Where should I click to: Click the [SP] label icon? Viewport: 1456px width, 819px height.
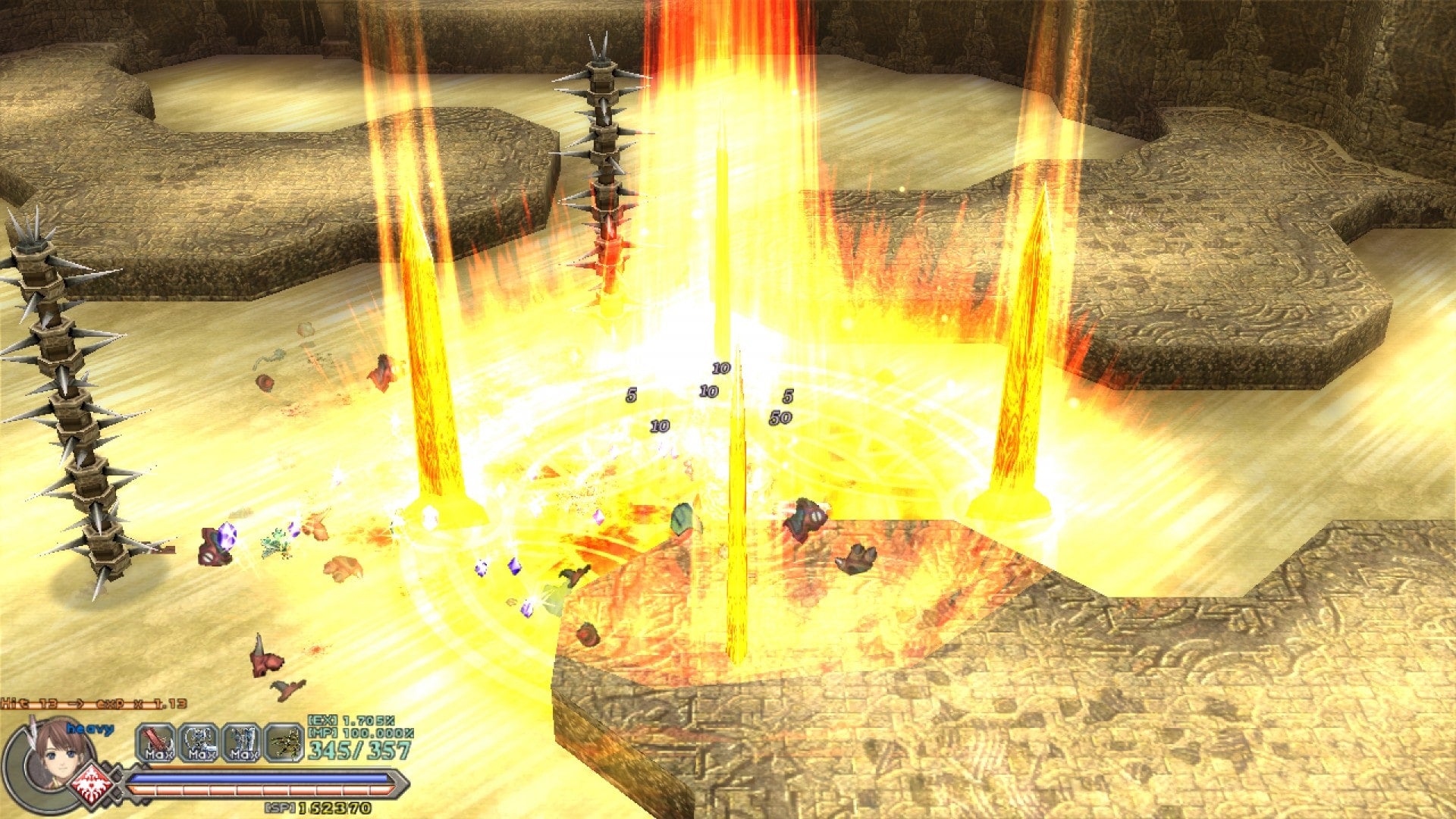[279, 808]
